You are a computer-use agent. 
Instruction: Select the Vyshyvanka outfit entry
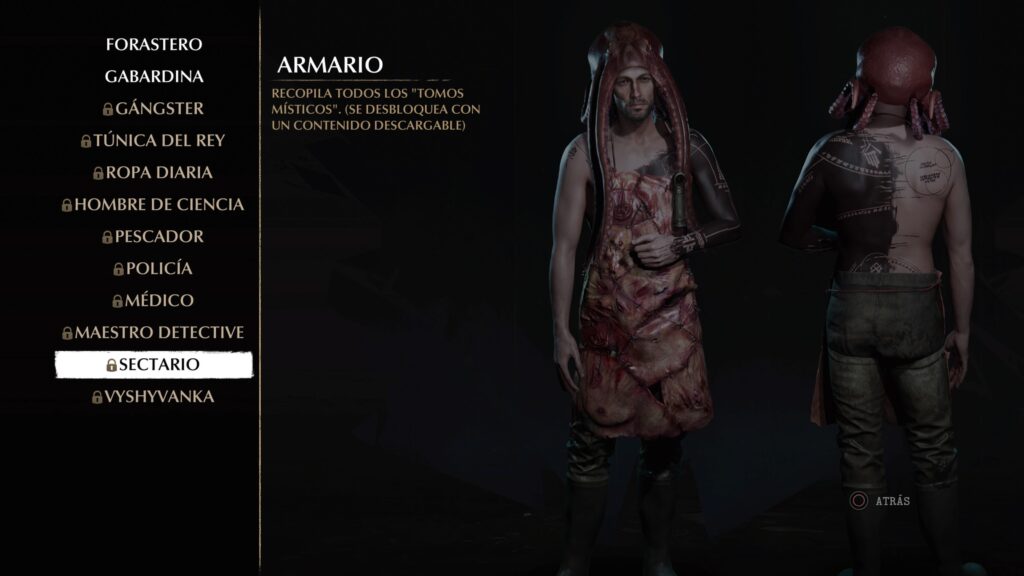(154, 396)
